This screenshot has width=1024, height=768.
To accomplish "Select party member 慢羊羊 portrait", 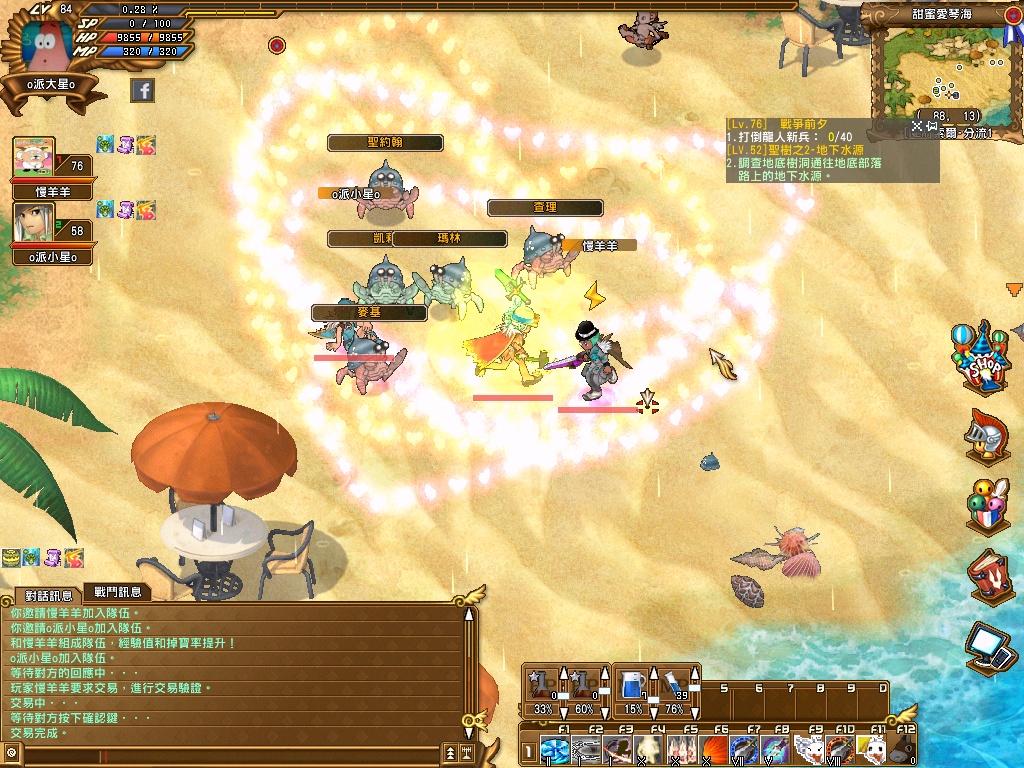I will (34, 159).
